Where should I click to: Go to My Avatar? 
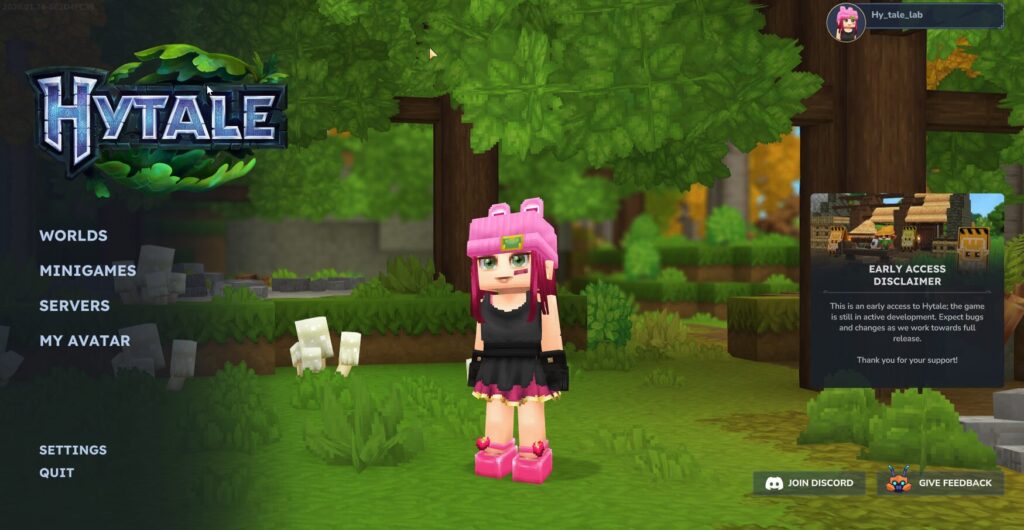point(84,341)
